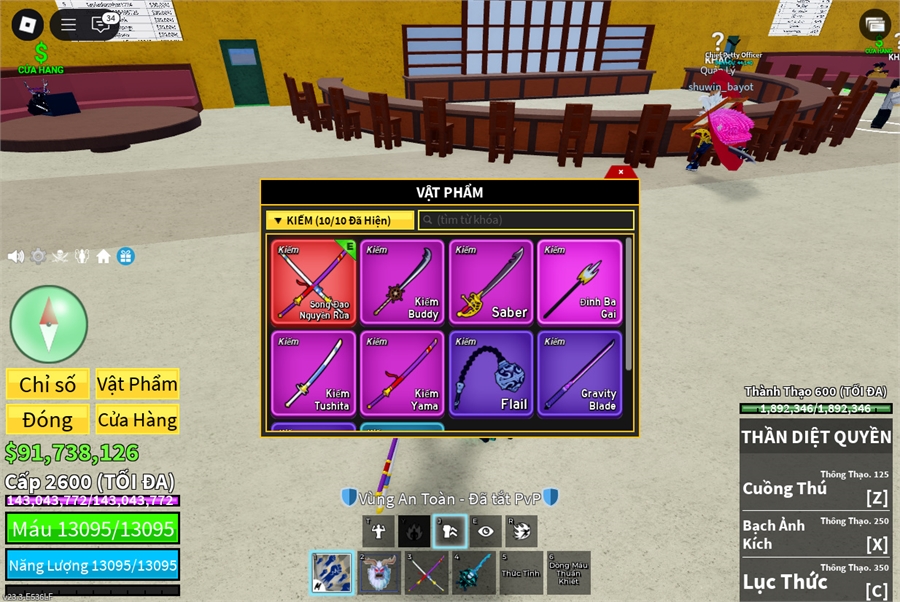Click the Đóng menu button

47,420
